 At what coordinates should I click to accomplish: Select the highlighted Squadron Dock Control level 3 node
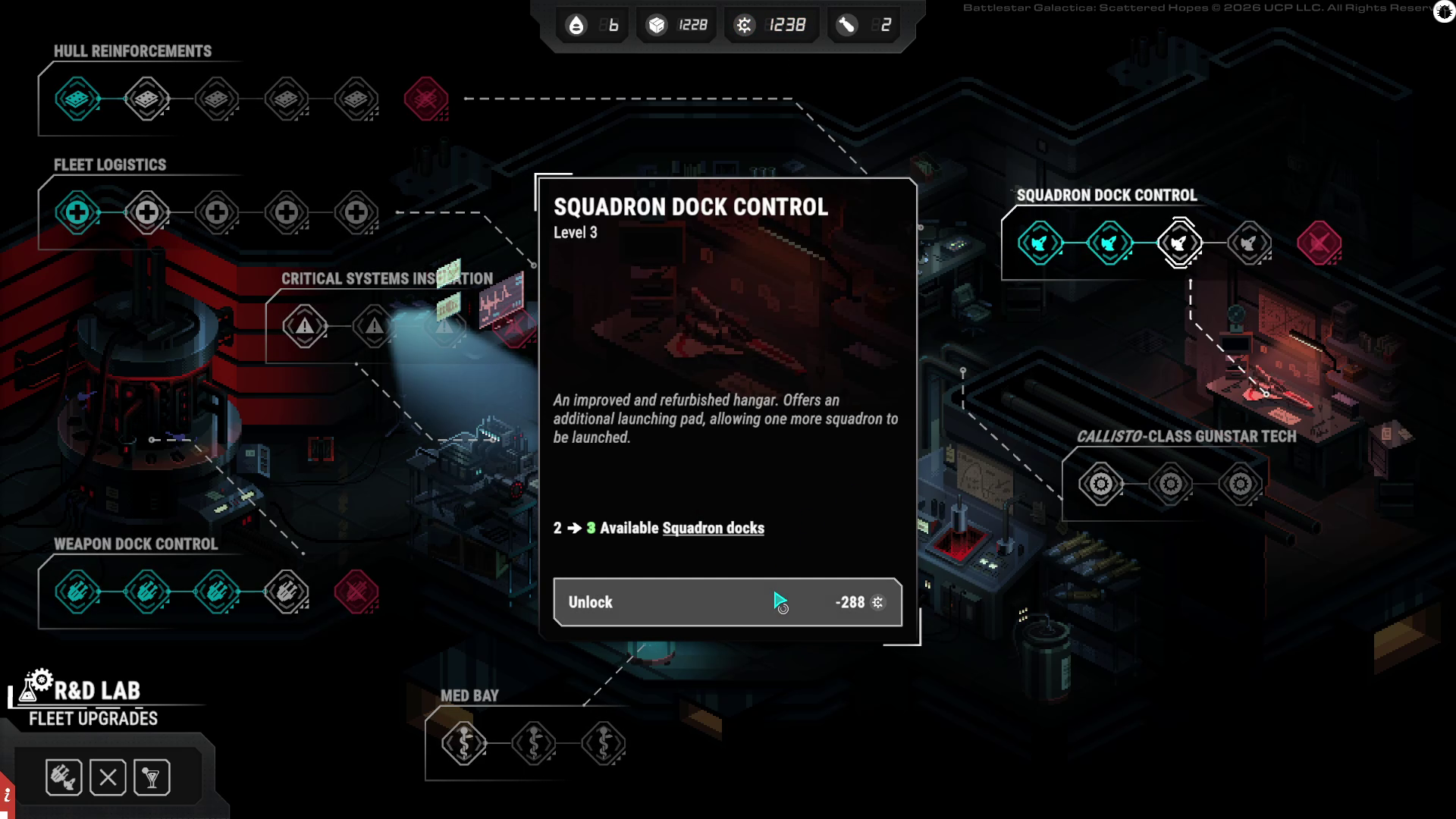point(1179,243)
